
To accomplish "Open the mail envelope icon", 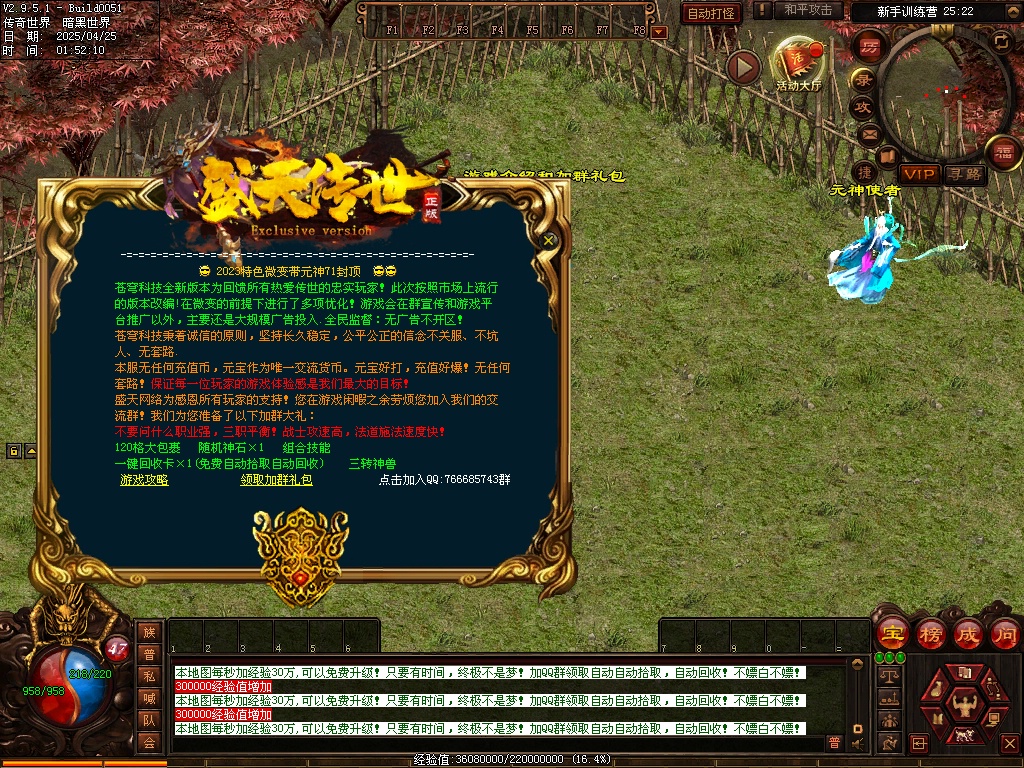I will (x=868, y=134).
